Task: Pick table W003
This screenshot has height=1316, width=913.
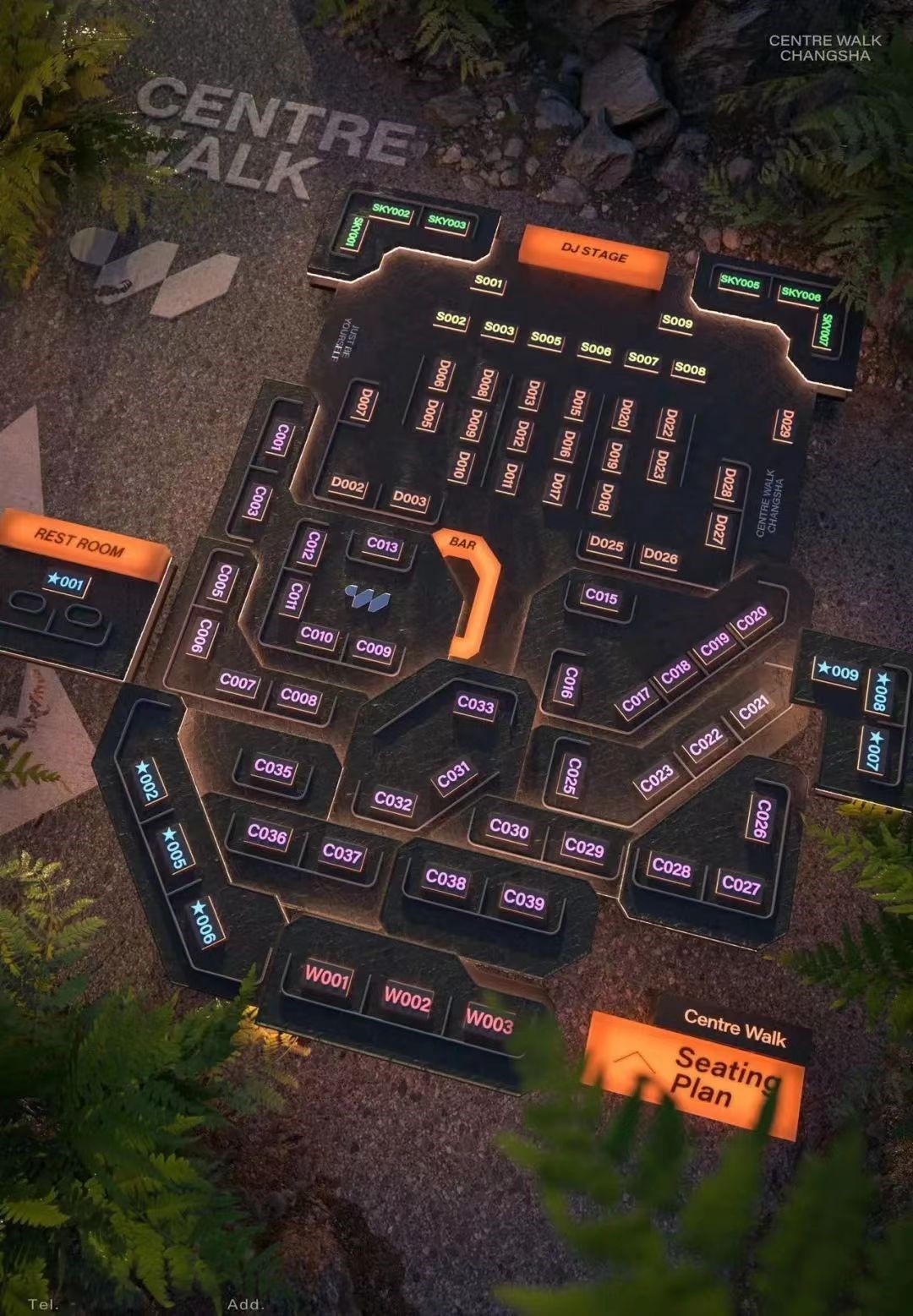Action: click(x=489, y=1021)
